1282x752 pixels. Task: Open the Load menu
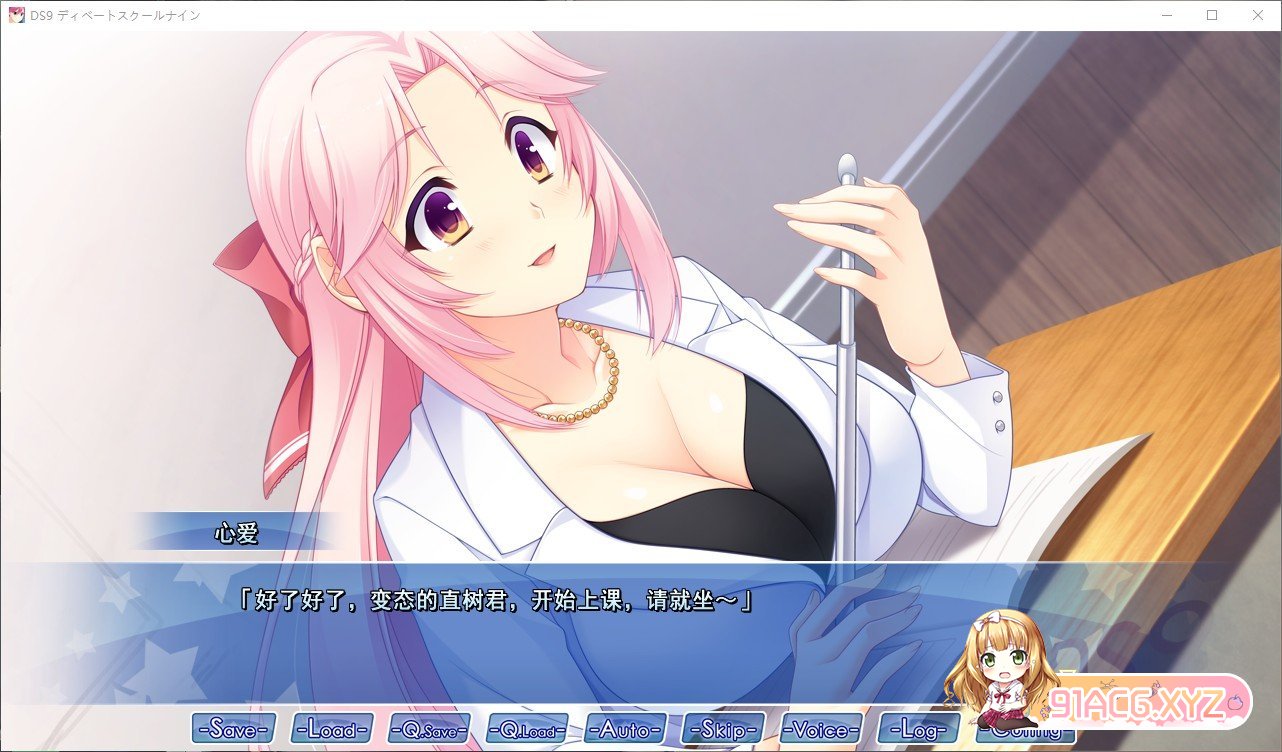(x=332, y=729)
